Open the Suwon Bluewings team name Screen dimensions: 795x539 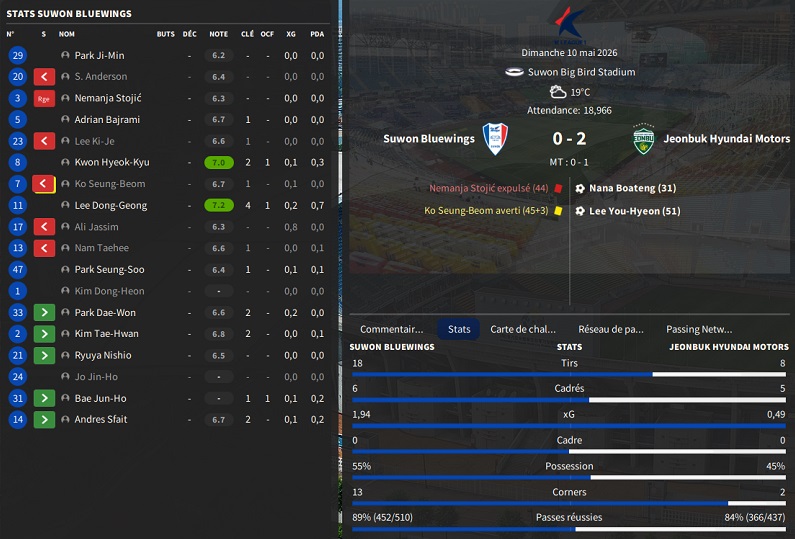click(x=429, y=139)
